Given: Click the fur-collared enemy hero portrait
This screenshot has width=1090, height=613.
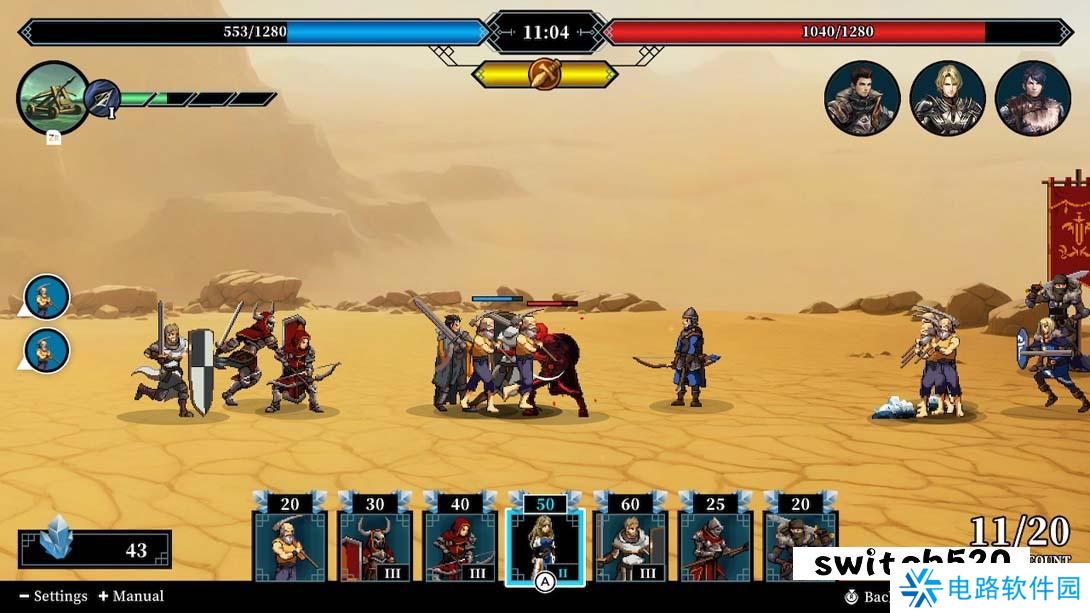Looking at the screenshot, I should [x=1033, y=98].
